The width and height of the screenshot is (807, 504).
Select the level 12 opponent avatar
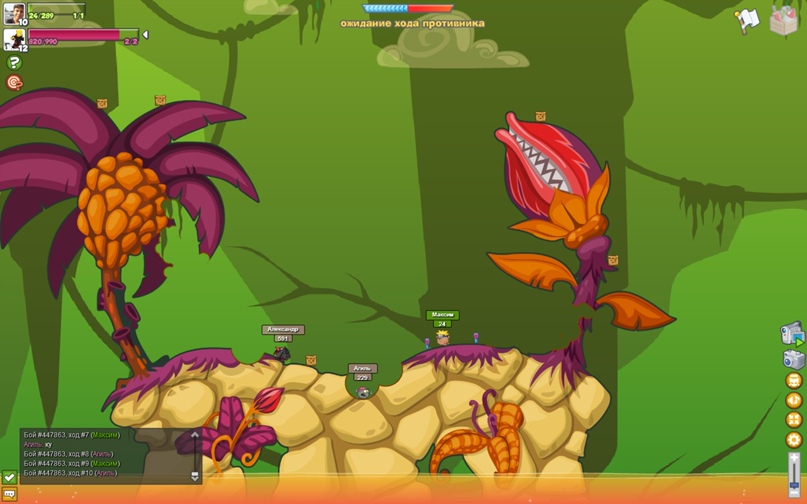tap(14, 40)
